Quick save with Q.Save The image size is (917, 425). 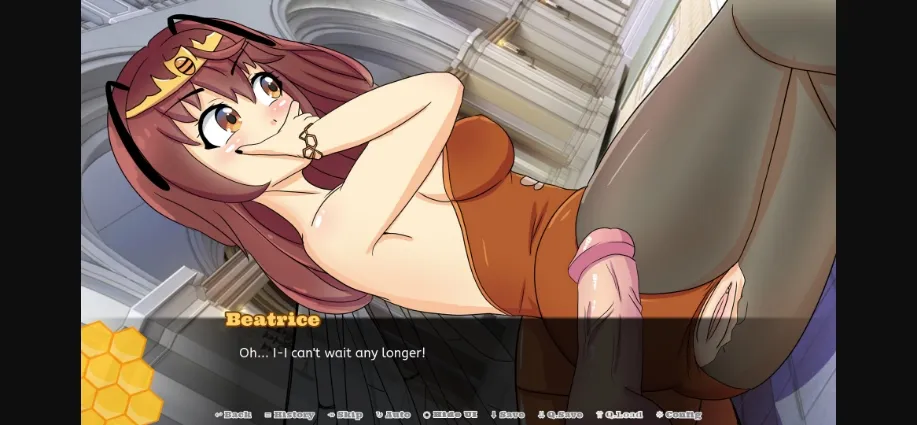(560, 414)
